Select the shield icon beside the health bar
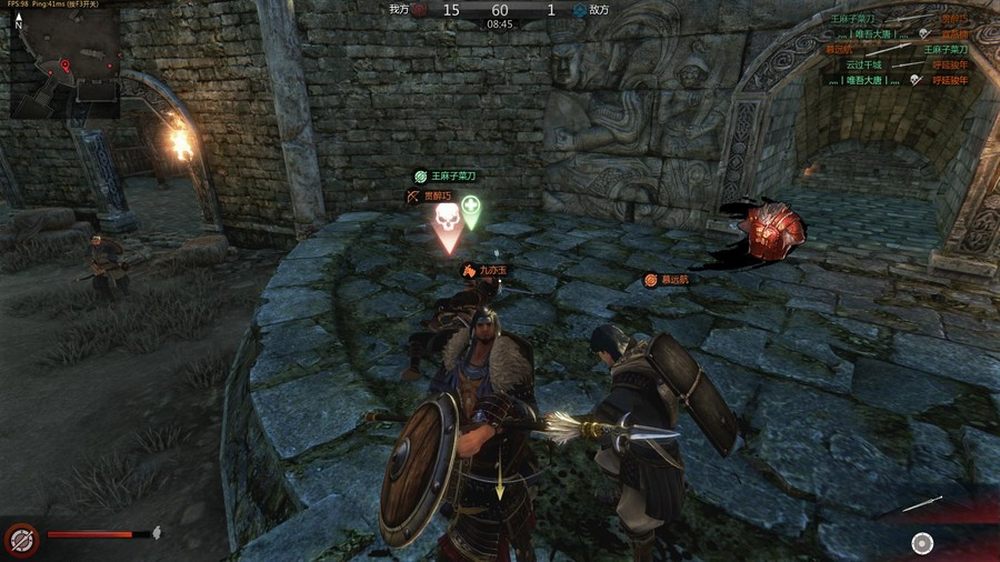Image resolution: width=1000 pixels, height=562 pixels. pyautogui.click(x=21, y=540)
